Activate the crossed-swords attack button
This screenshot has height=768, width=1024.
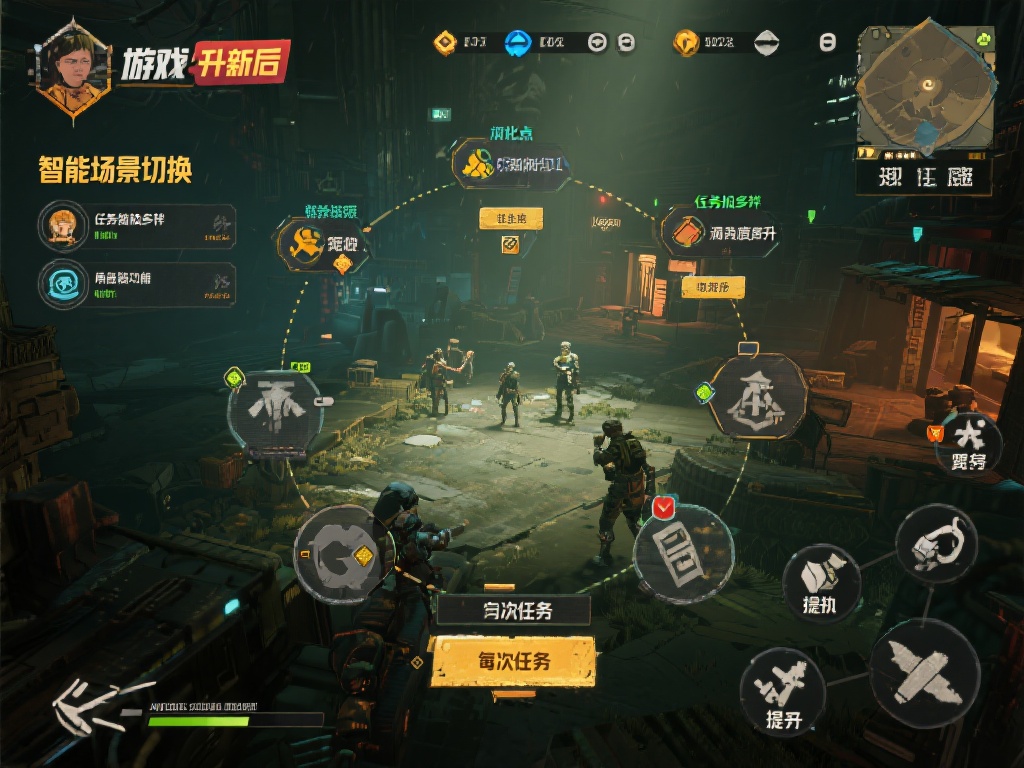click(923, 667)
